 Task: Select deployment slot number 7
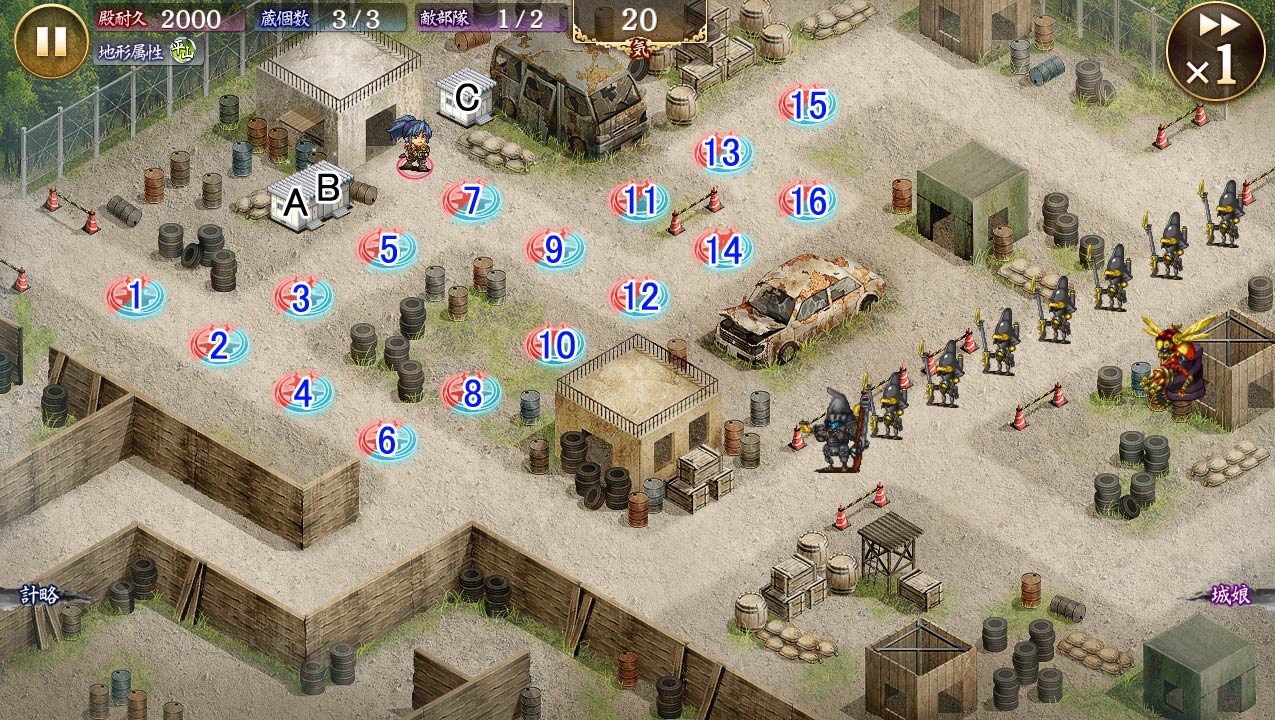pyautogui.click(x=472, y=201)
